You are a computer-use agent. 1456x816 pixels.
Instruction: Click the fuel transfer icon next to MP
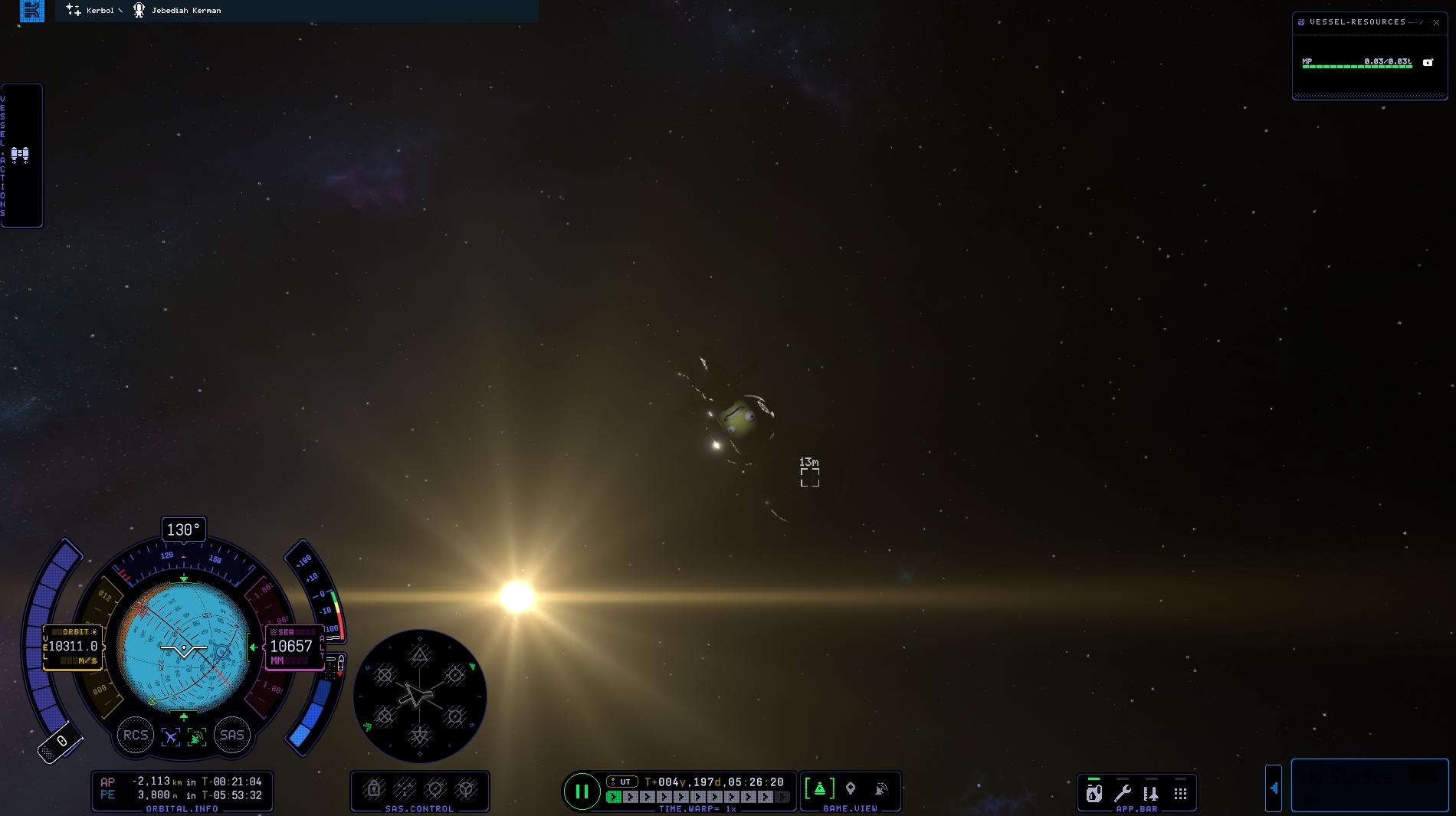point(1428,62)
